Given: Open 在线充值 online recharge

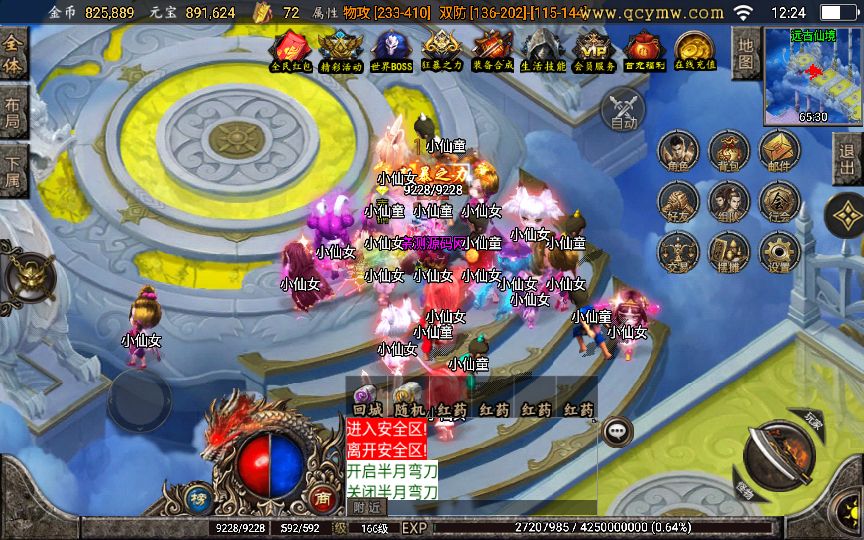Looking at the screenshot, I should (x=692, y=50).
